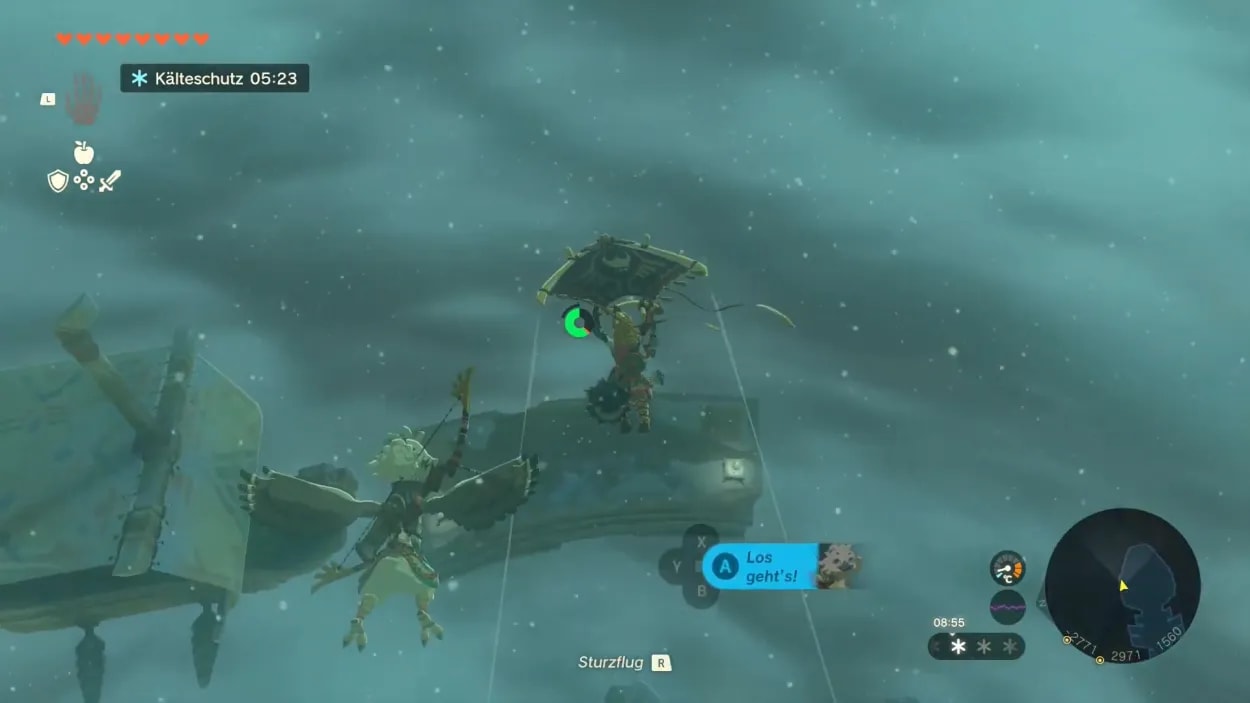This screenshot has height=703, width=1250.
Task: Open the minimap
Action: click(x=1122, y=585)
